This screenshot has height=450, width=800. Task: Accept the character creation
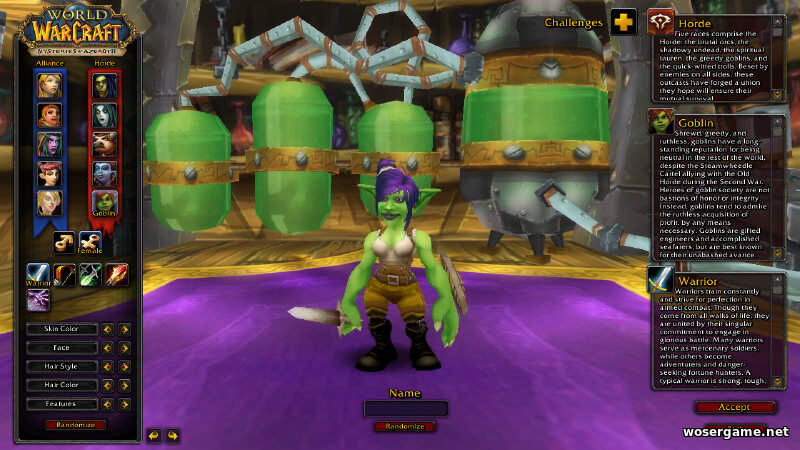click(x=734, y=407)
